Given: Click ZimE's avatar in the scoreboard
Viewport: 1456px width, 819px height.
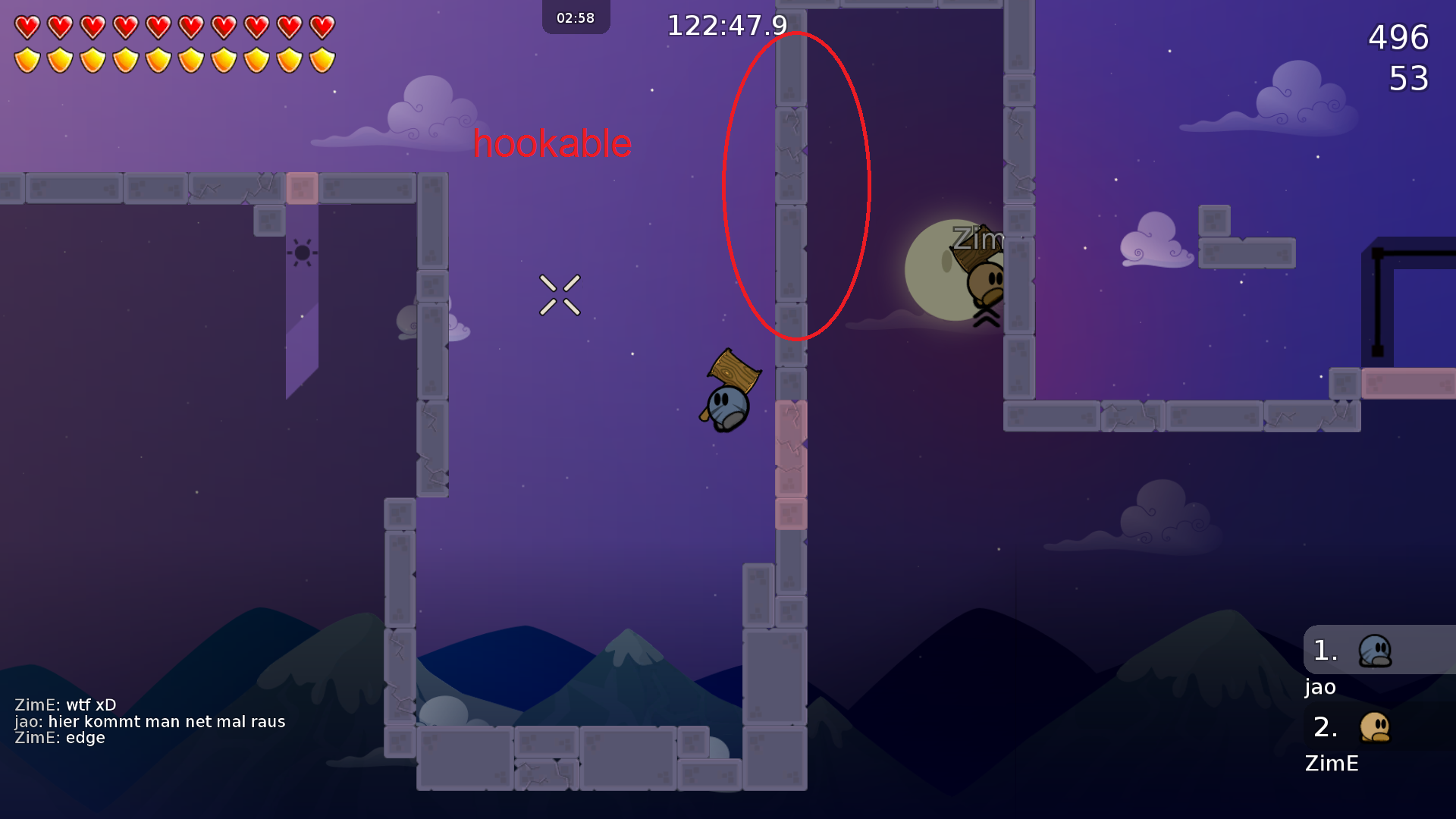Looking at the screenshot, I should (1375, 726).
